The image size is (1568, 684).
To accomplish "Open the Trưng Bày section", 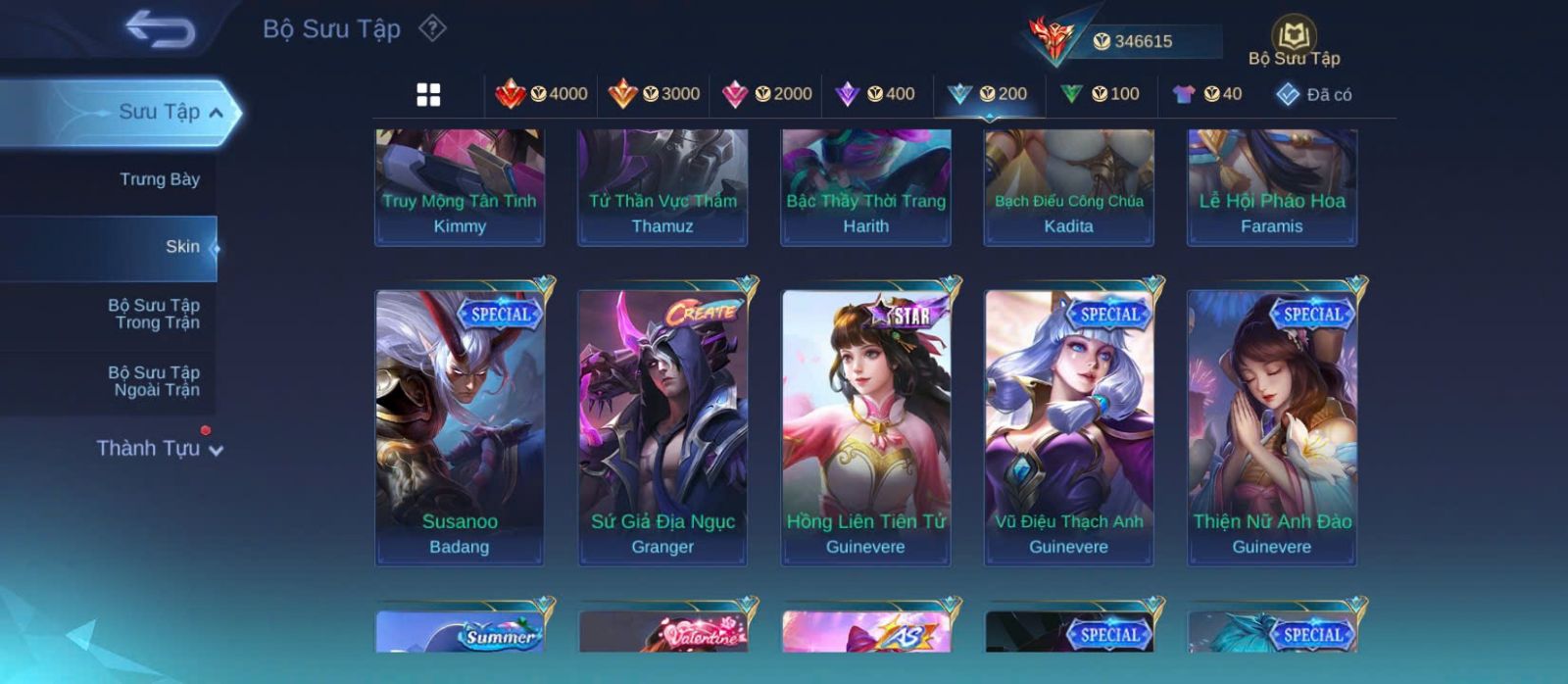I will 159,179.
